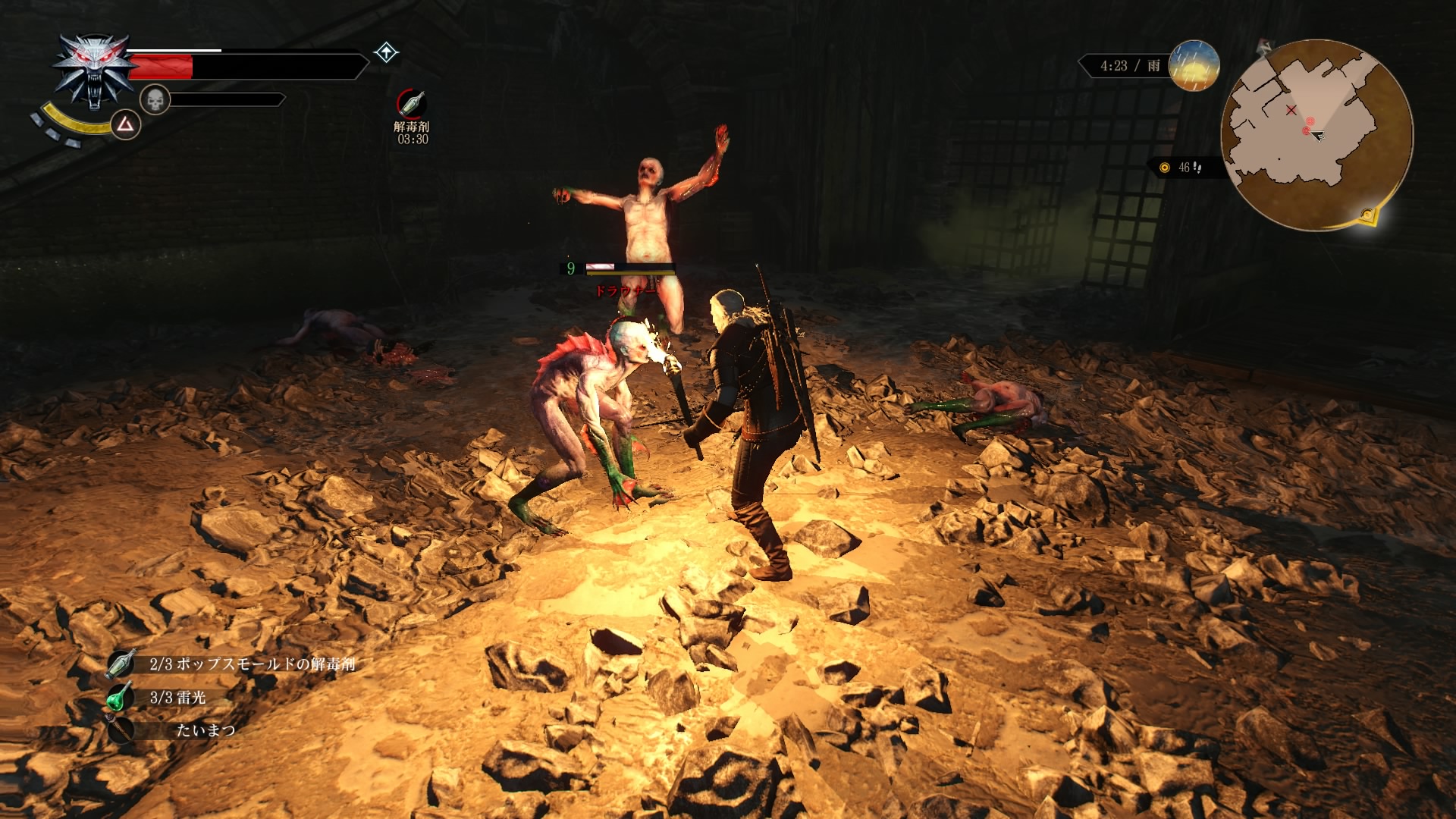Select the antidote buff icon
The height and width of the screenshot is (819, 1456).
[411, 103]
